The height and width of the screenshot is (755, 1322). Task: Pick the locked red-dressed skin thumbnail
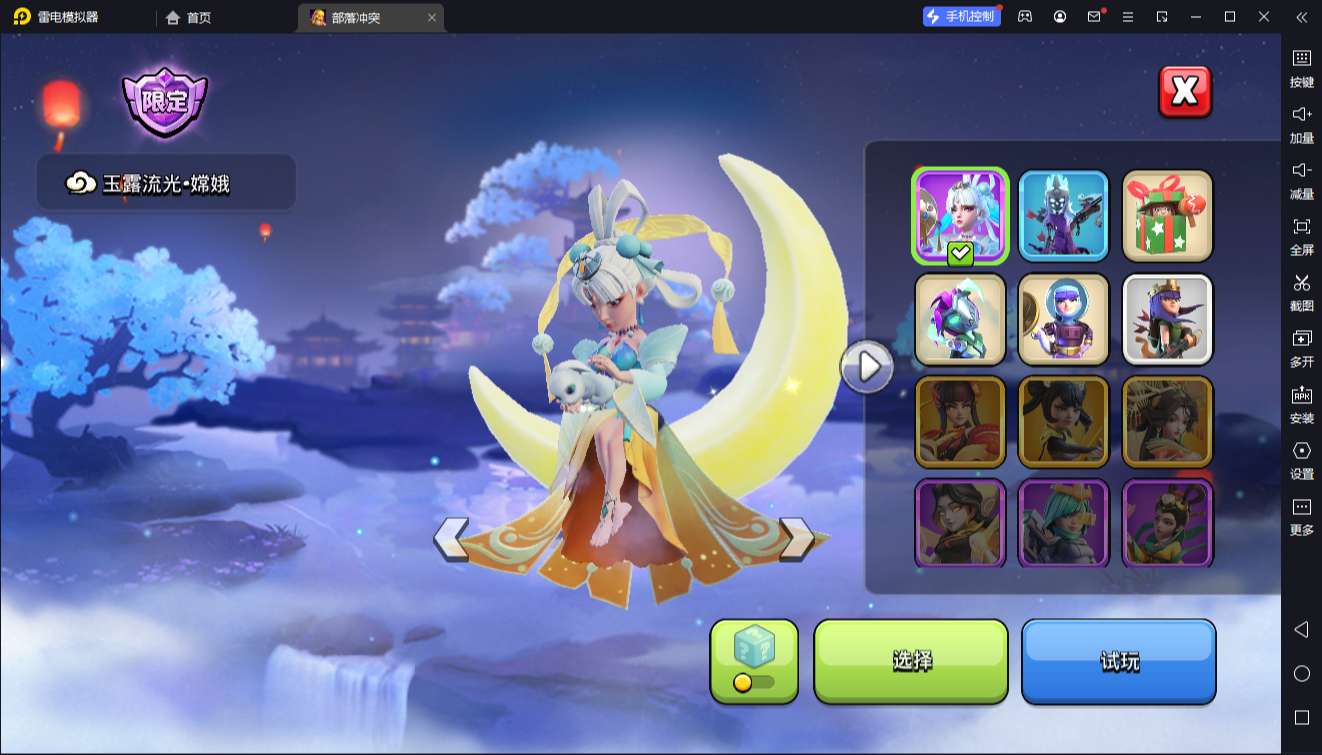[x=960, y=422]
